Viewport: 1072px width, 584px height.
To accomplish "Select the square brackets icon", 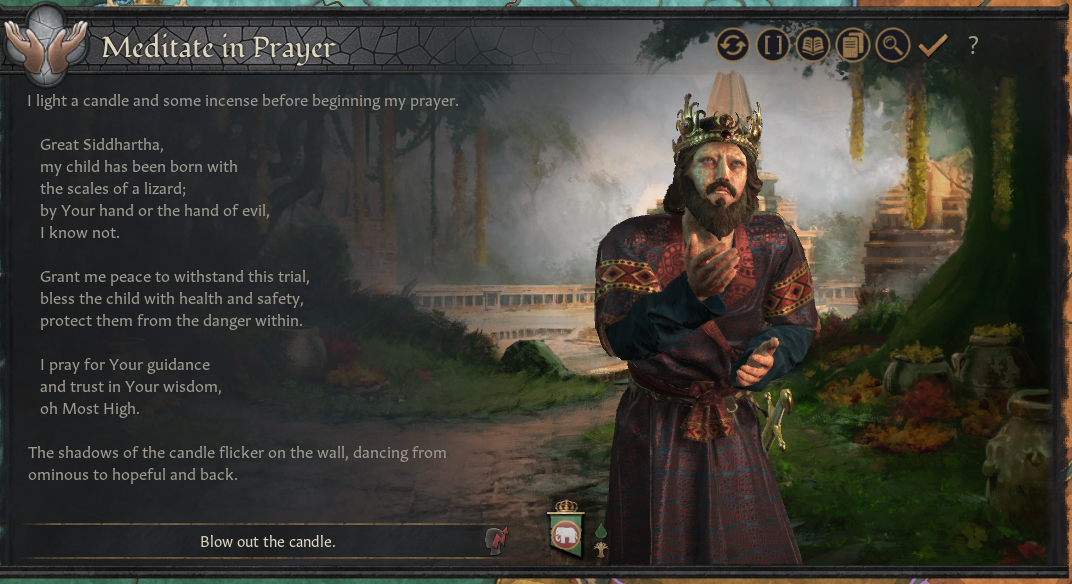I will pyautogui.click(x=773, y=45).
